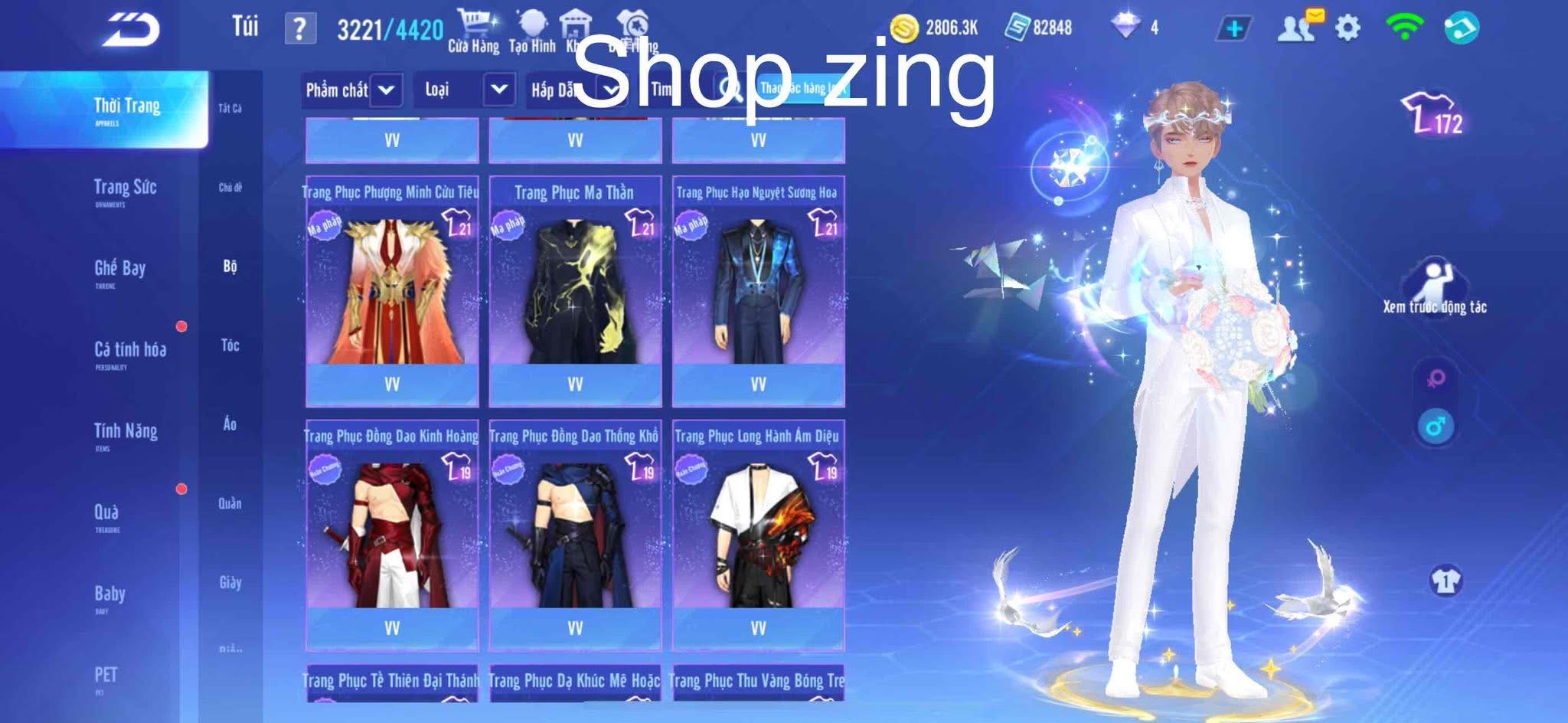Open the Cửa Hàng shop cart
The image size is (1568, 723).
[x=475, y=23]
